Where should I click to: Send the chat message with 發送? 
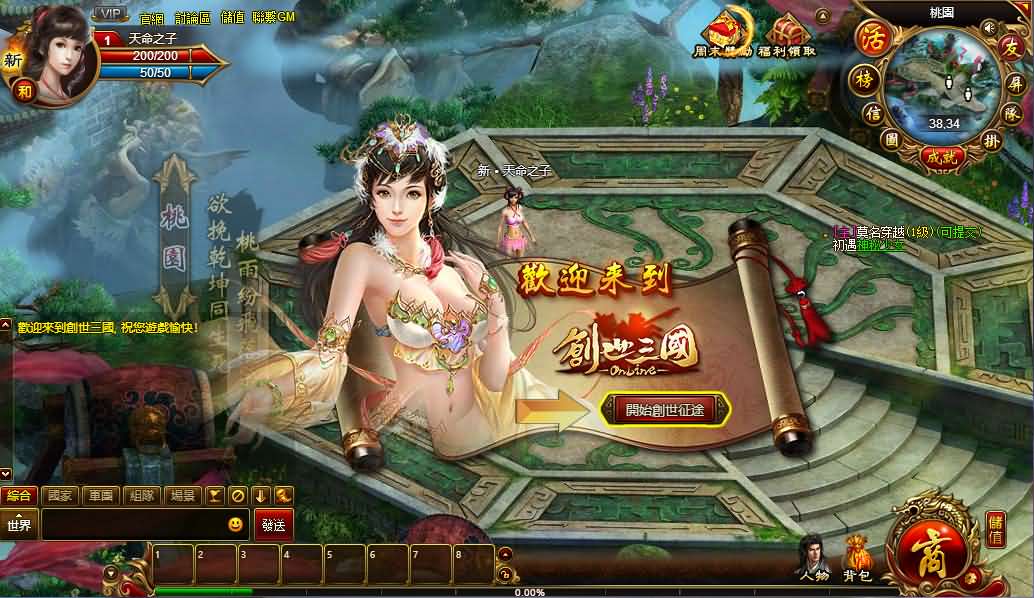point(274,525)
